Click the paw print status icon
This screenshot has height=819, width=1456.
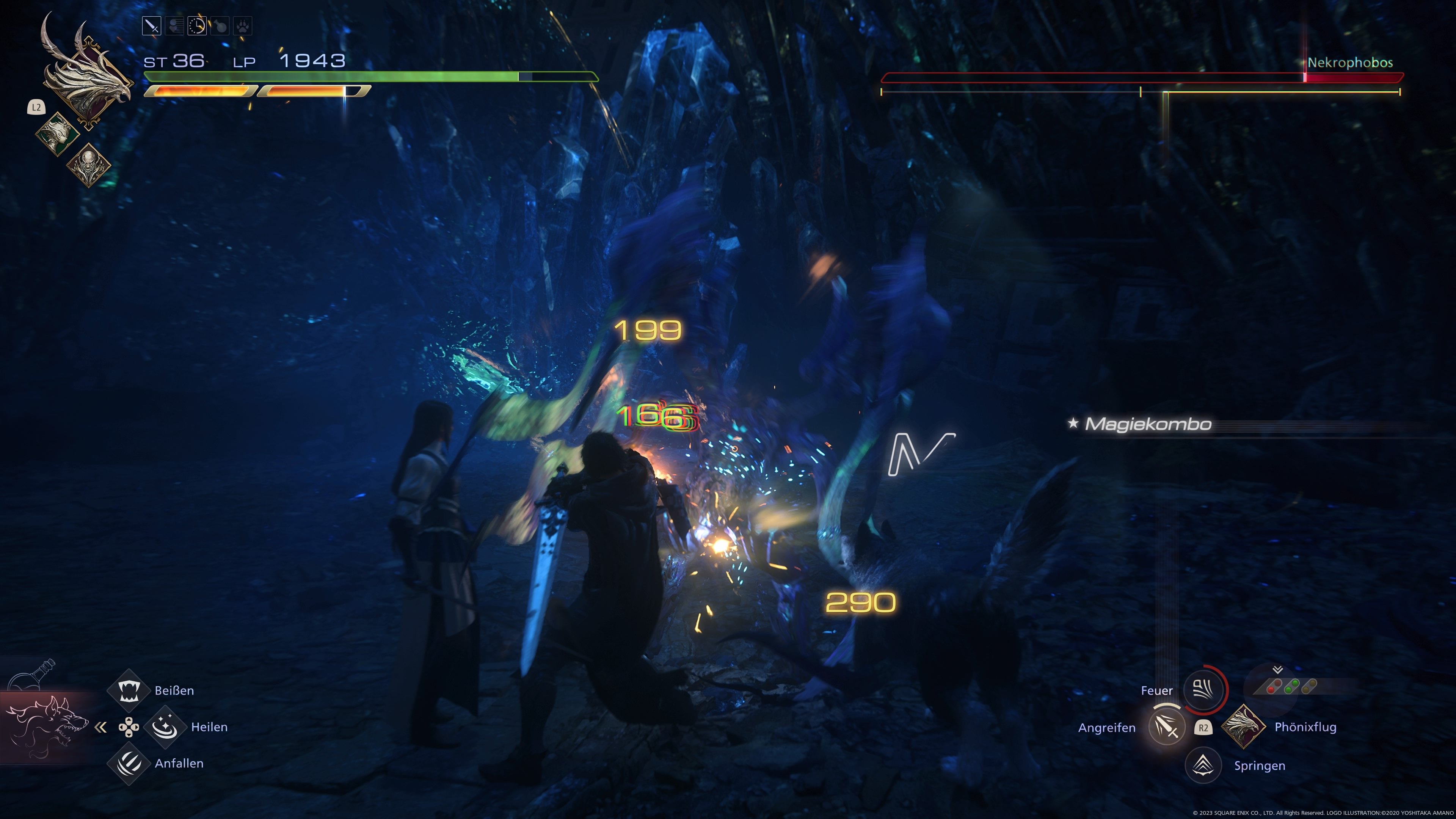[243, 25]
